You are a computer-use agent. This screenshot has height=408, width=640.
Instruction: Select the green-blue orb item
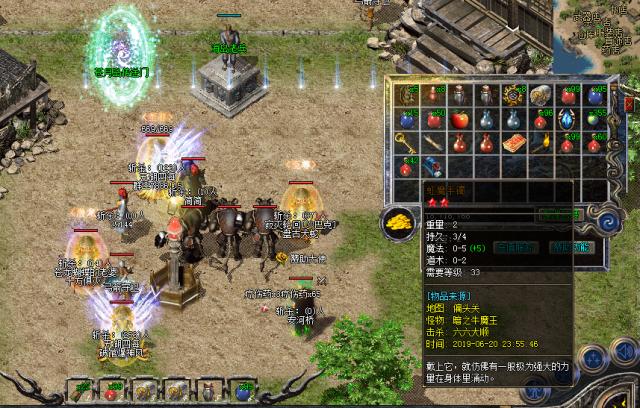click(x=592, y=119)
